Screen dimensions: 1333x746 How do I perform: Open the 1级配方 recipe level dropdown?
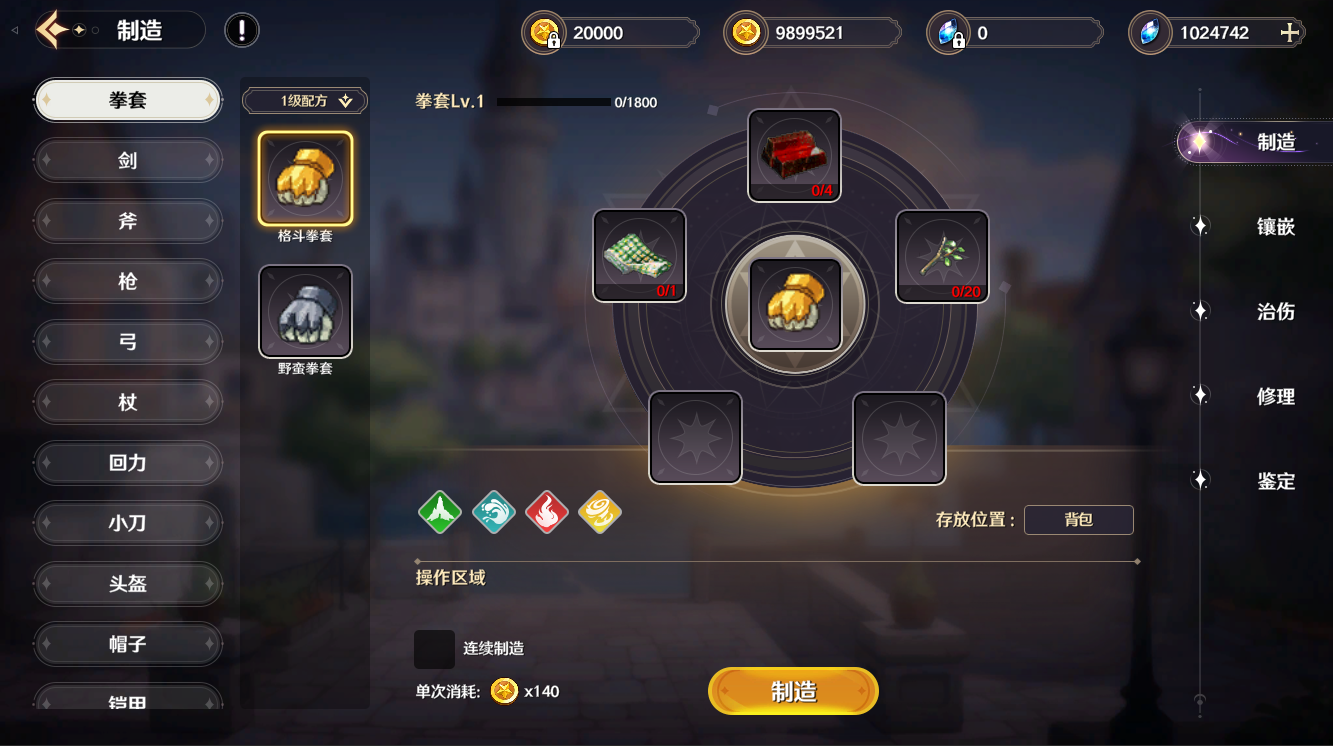[x=305, y=101]
